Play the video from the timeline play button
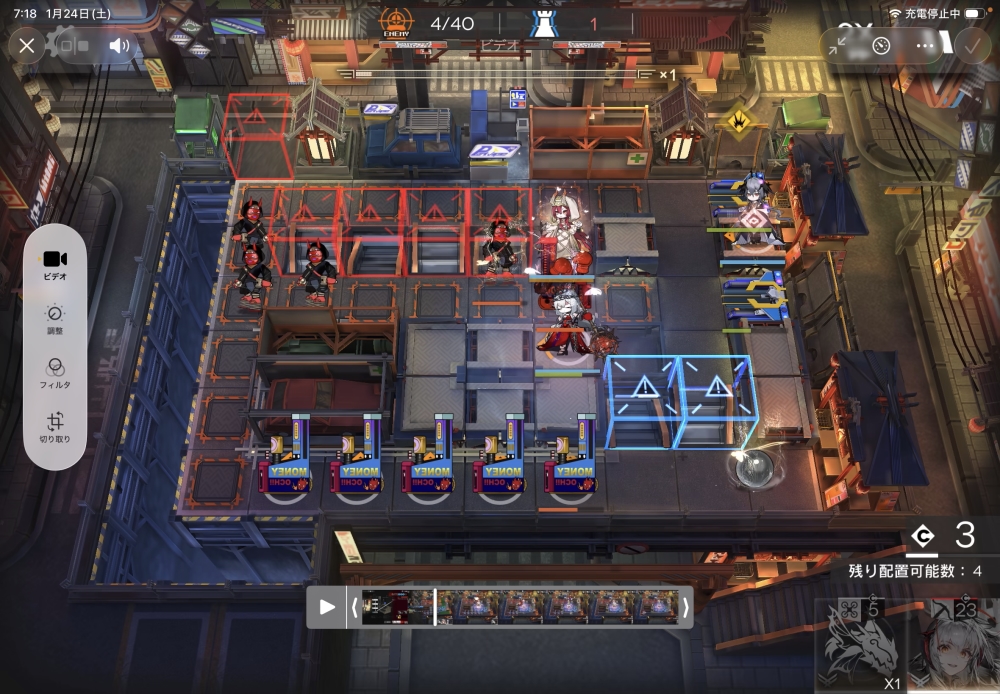 327,606
